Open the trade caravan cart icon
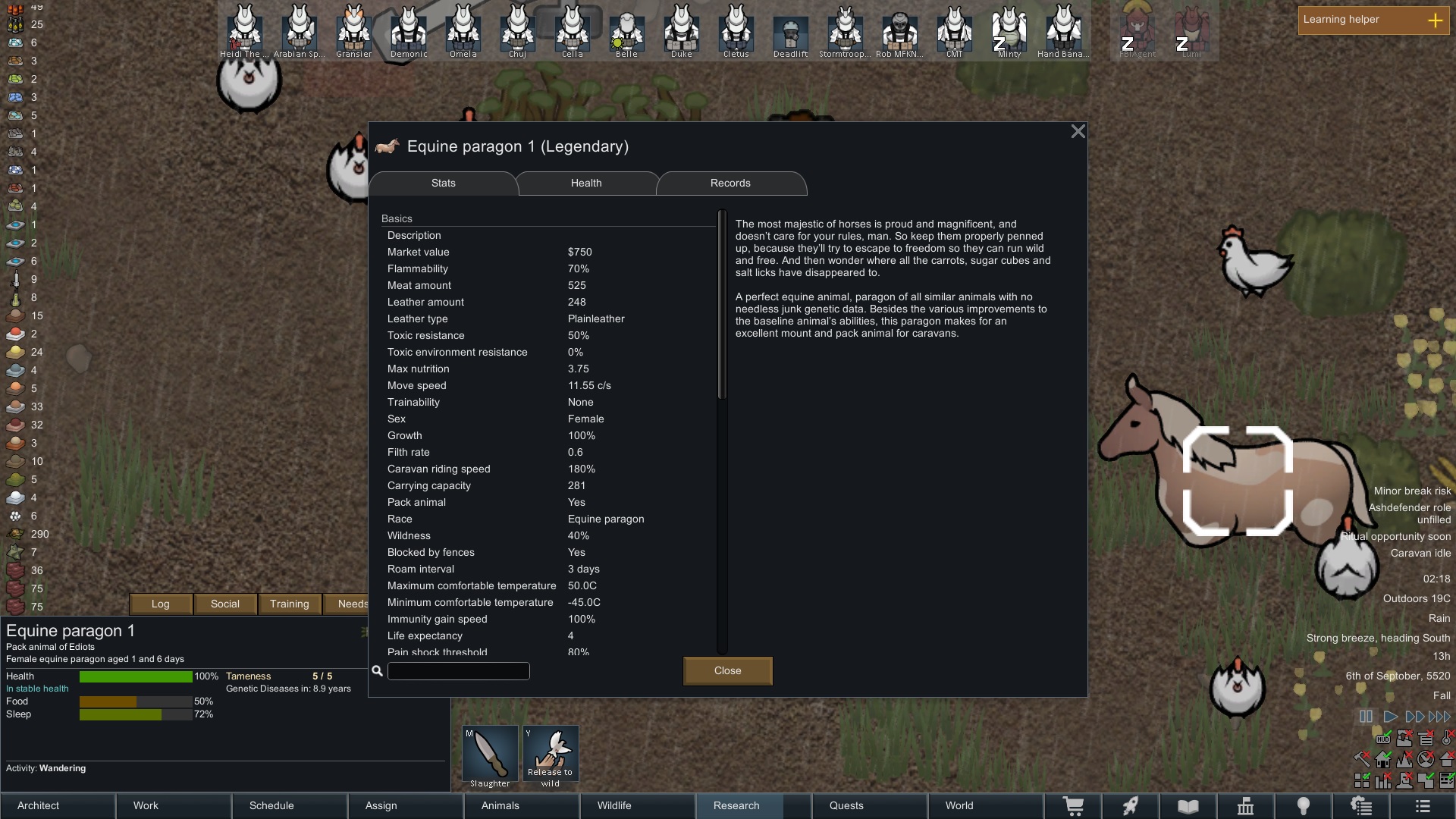This screenshot has height=819, width=1456. coord(1073,806)
